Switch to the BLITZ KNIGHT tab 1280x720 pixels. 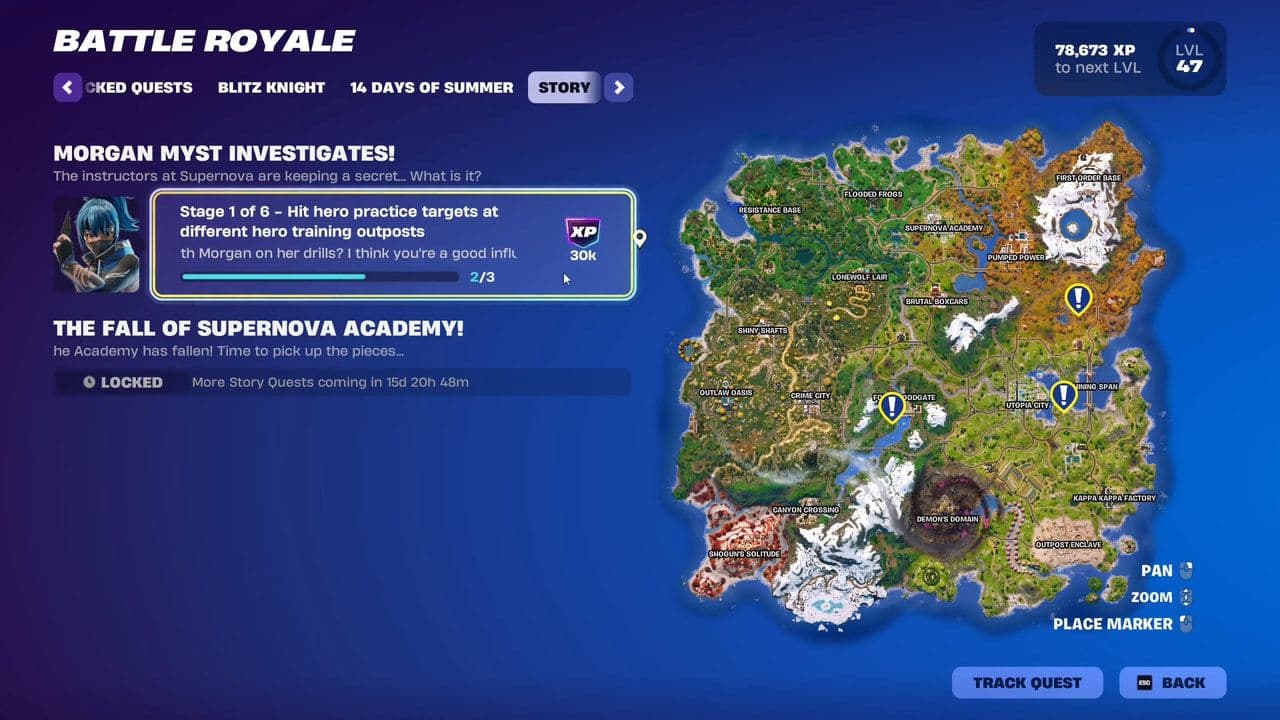[270, 88]
